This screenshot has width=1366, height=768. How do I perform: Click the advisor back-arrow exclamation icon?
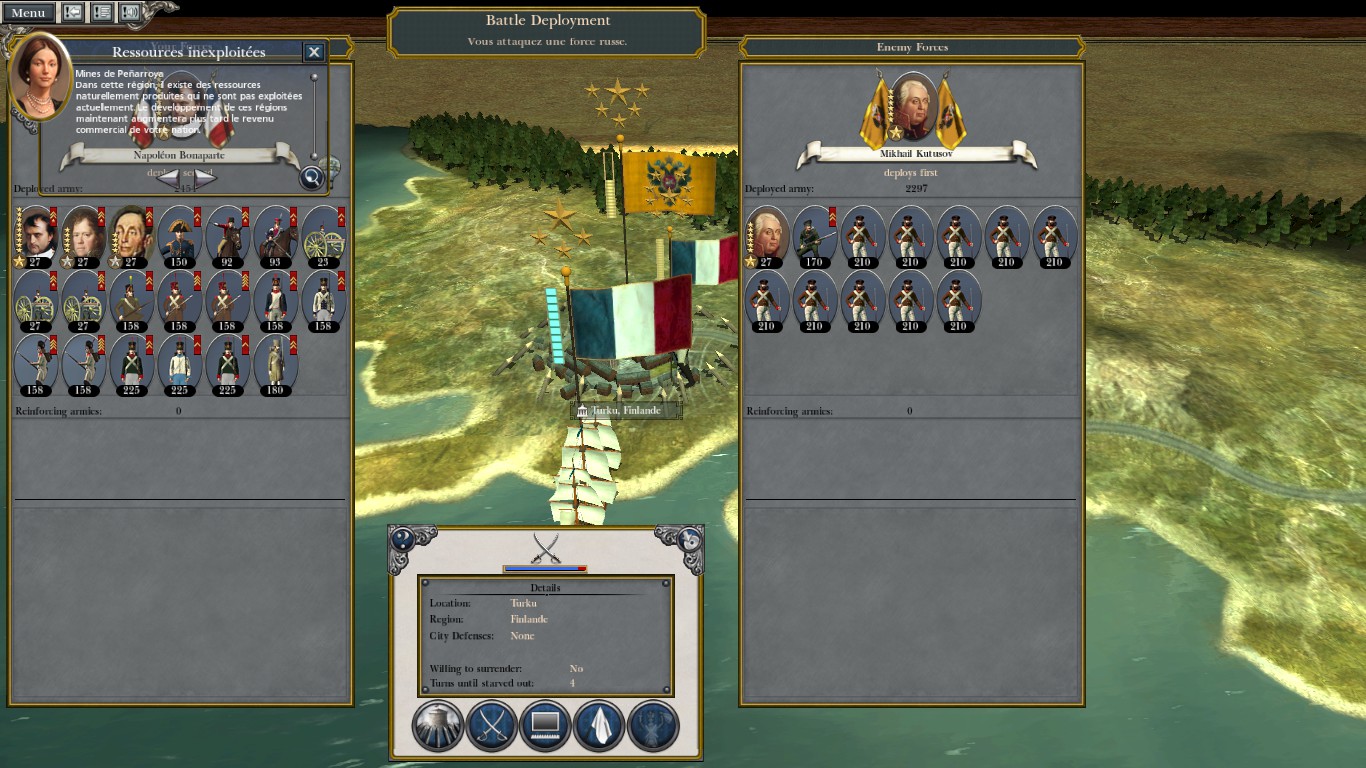coord(74,12)
